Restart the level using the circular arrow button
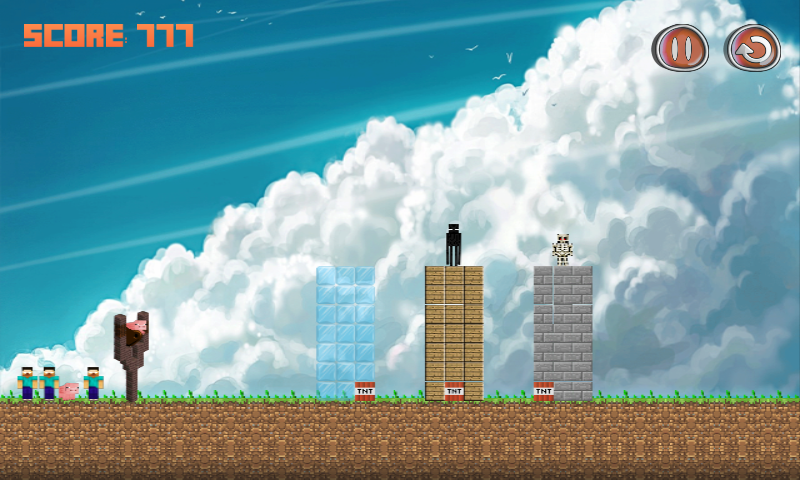The width and height of the screenshot is (800, 480). tap(752, 48)
